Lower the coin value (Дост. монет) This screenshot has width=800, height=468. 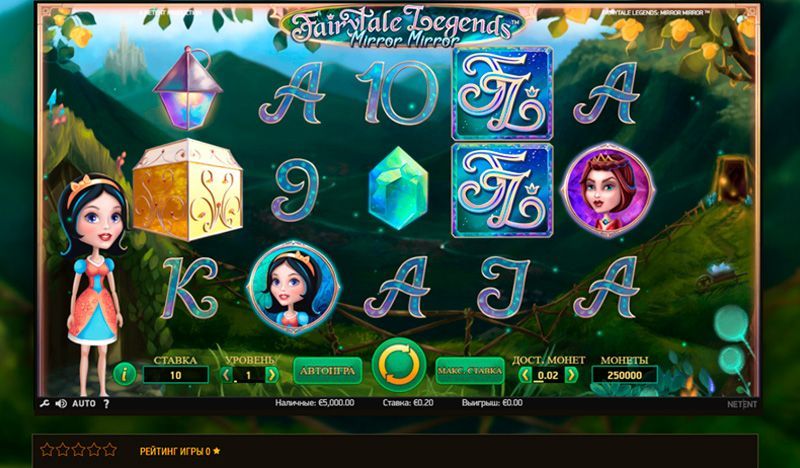(x=526, y=375)
